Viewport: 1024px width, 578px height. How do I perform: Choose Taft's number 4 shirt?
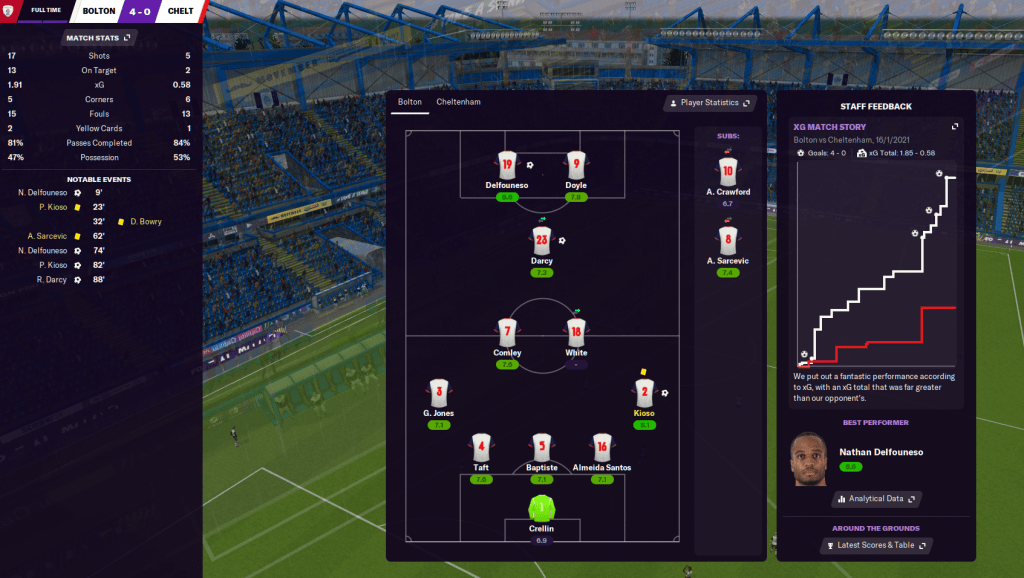tap(481, 448)
